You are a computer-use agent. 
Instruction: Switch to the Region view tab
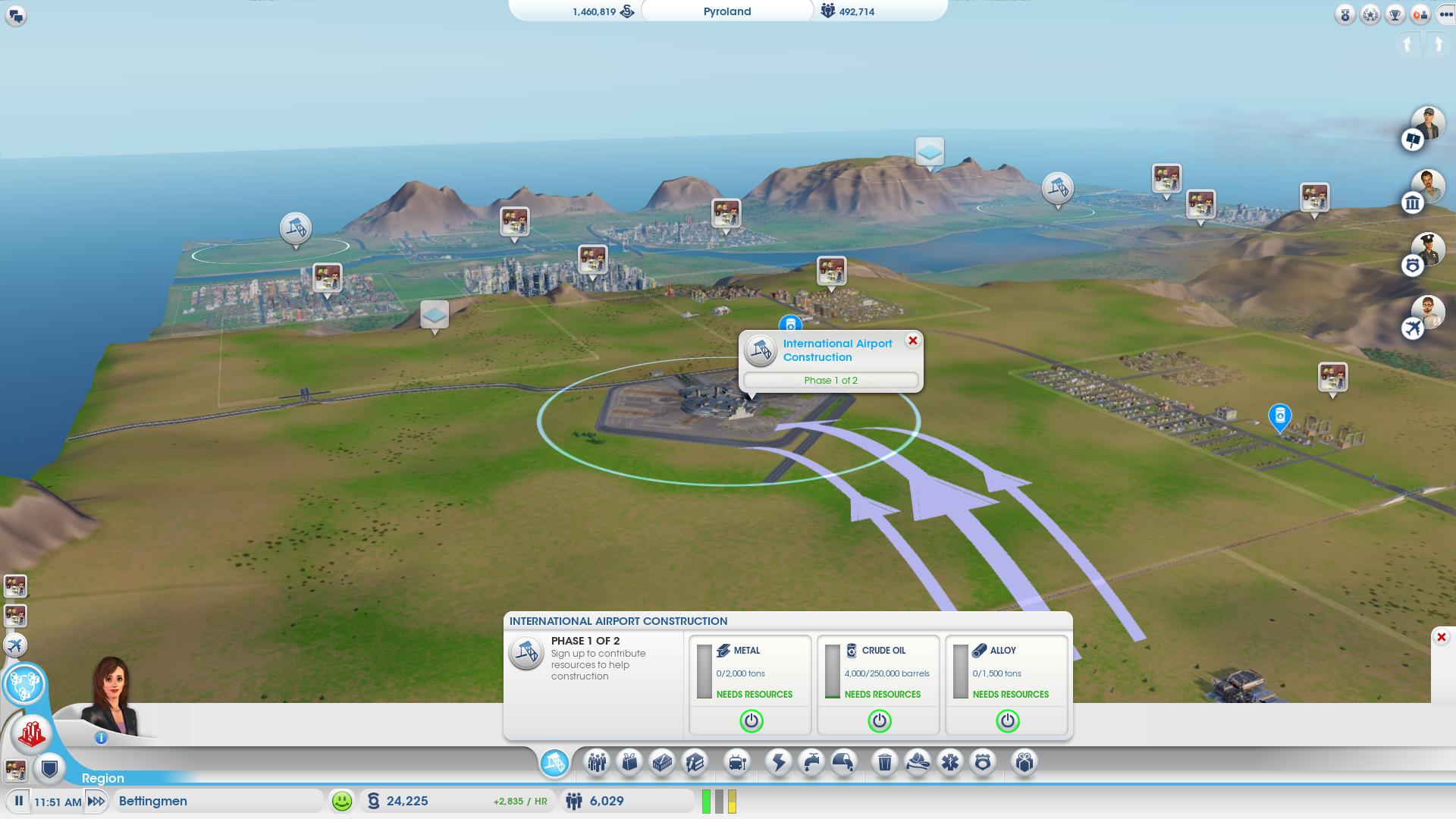104,779
